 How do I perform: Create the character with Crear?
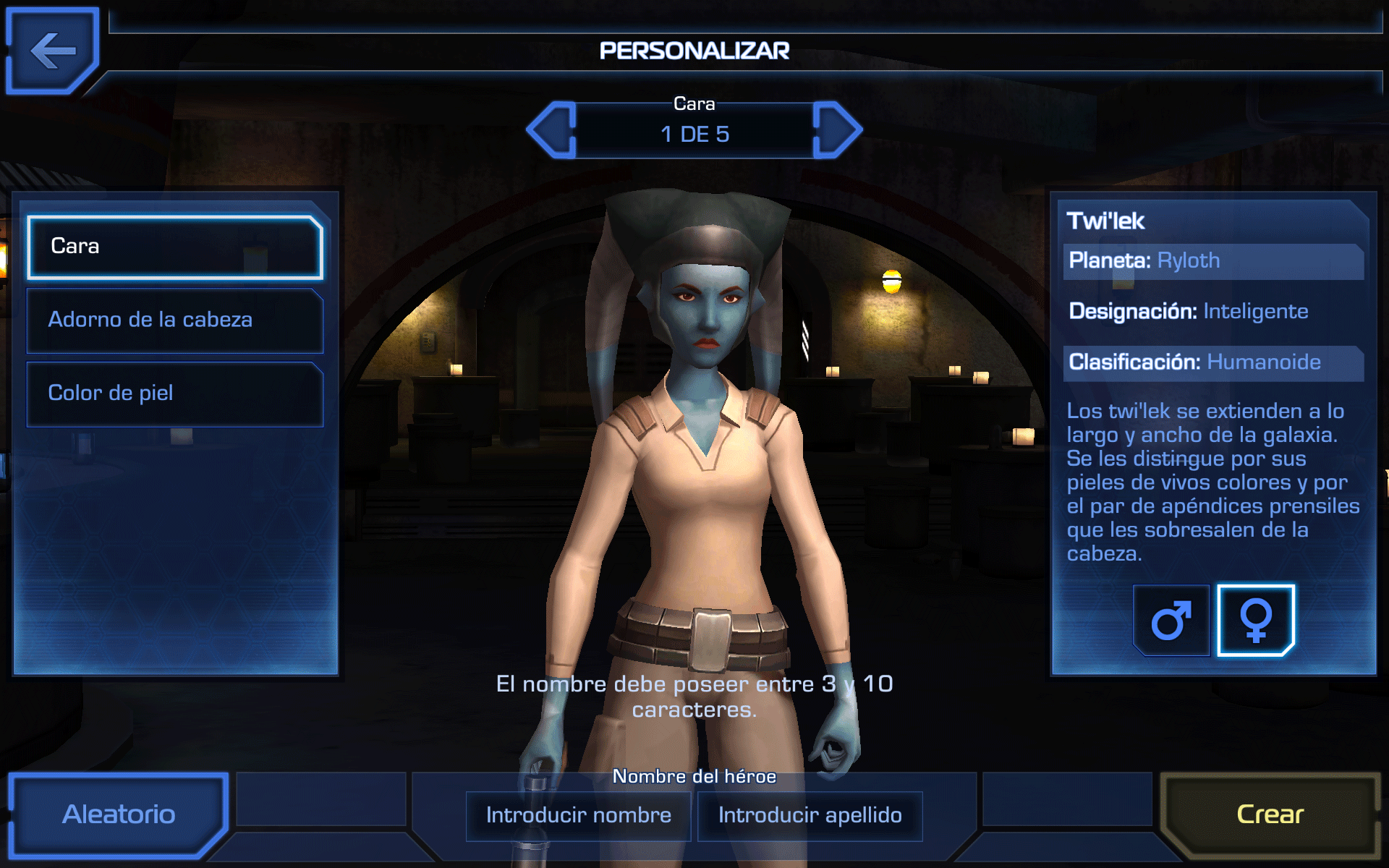pyautogui.click(x=1270, y=814)
